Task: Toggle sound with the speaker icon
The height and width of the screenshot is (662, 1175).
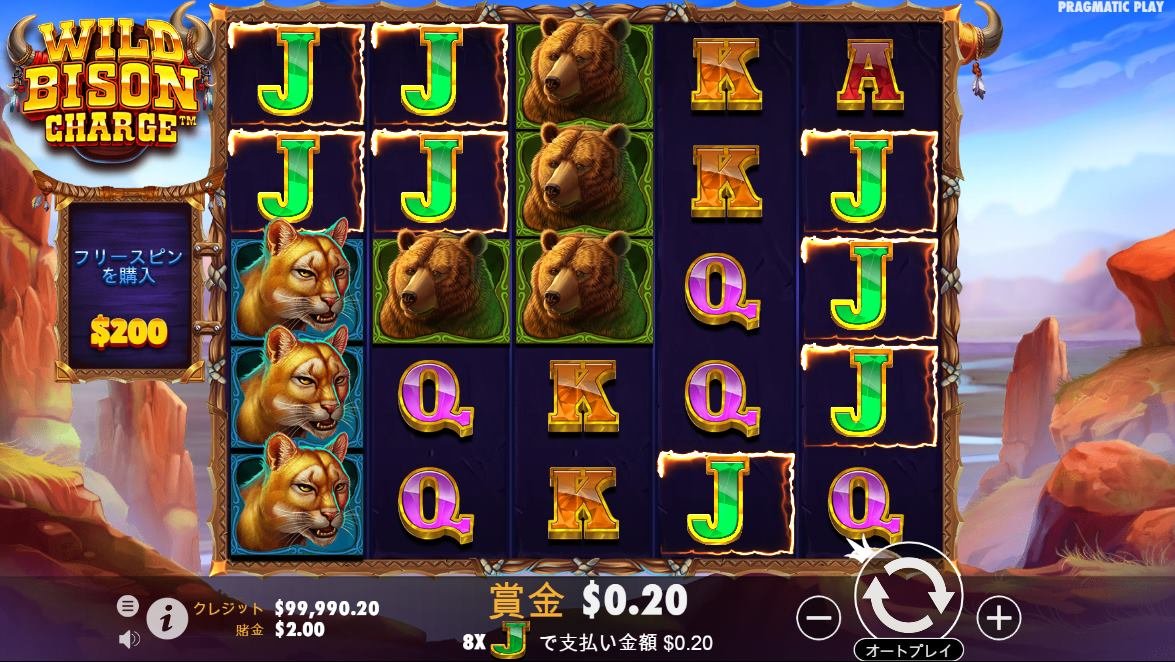Action: (x=128, y=637)
